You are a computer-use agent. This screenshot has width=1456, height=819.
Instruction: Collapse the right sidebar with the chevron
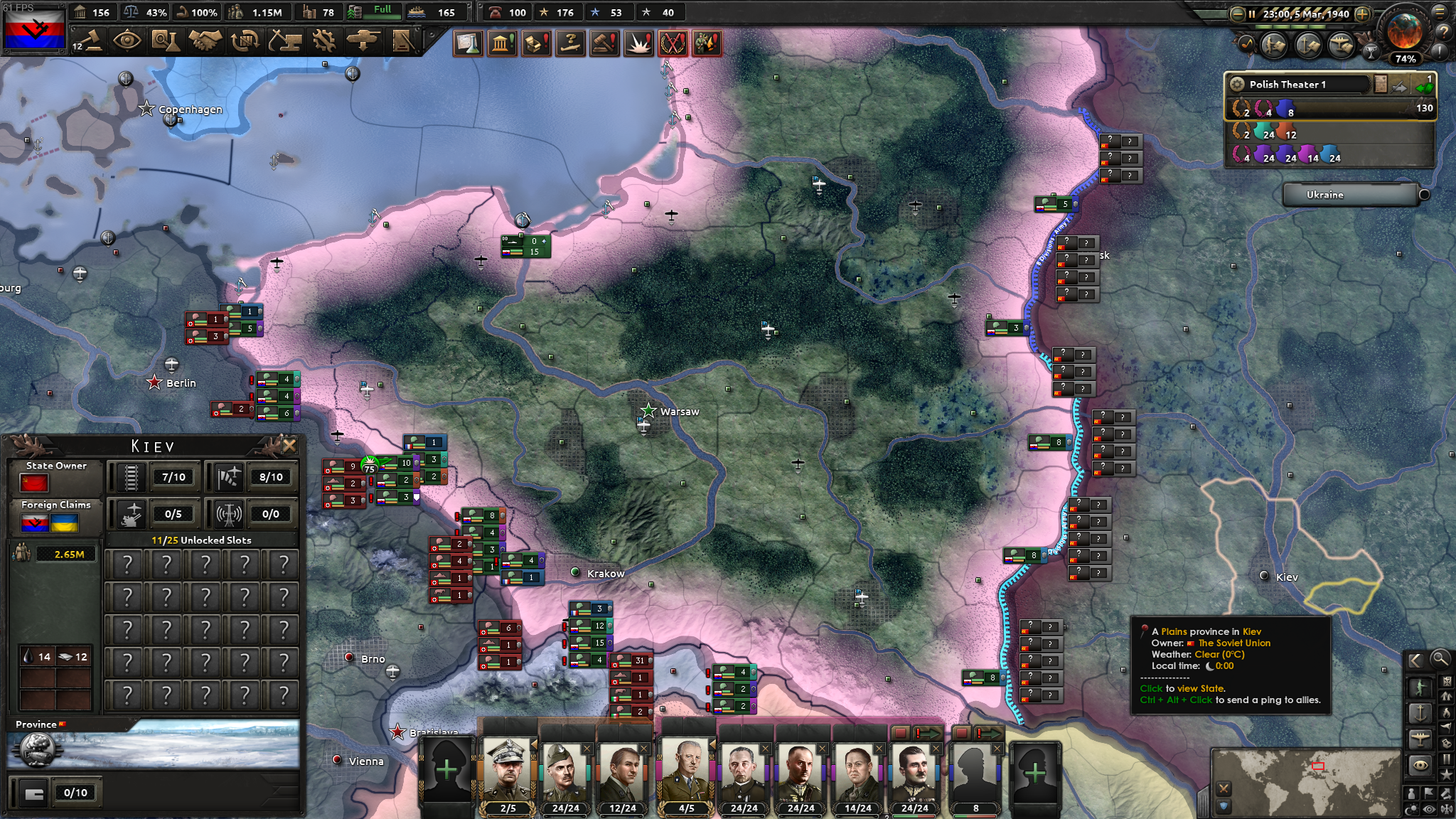coord(1416,659)
